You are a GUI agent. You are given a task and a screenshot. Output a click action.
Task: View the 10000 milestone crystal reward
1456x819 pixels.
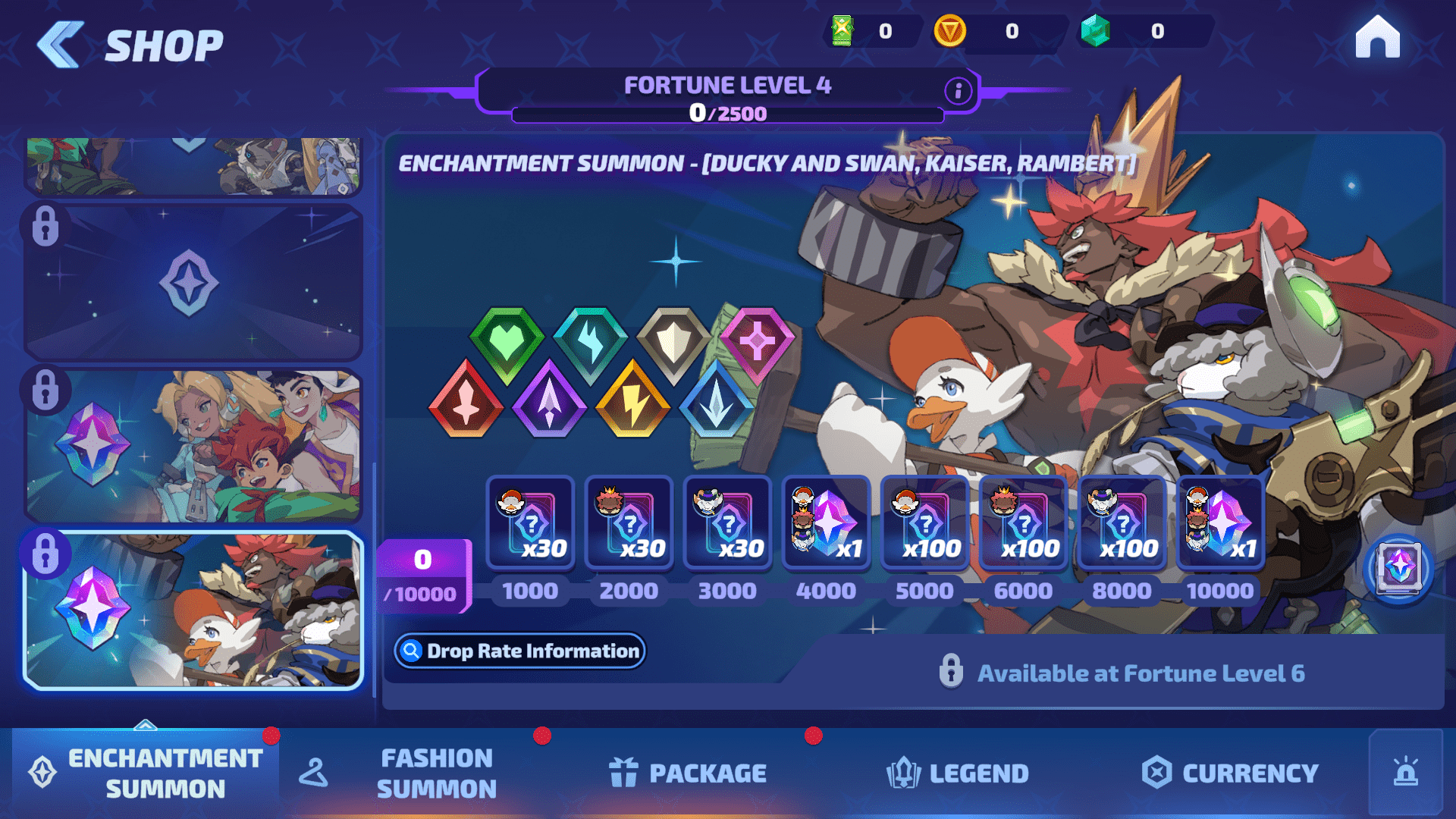[1220, 523]
